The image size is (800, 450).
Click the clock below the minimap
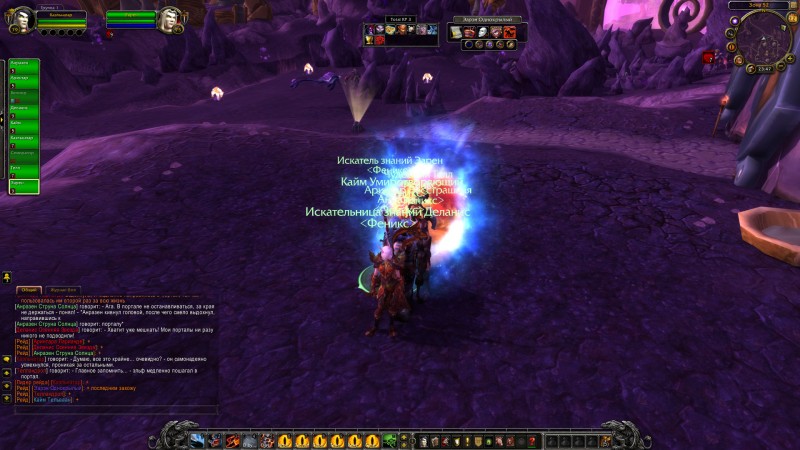coord(764,69)
